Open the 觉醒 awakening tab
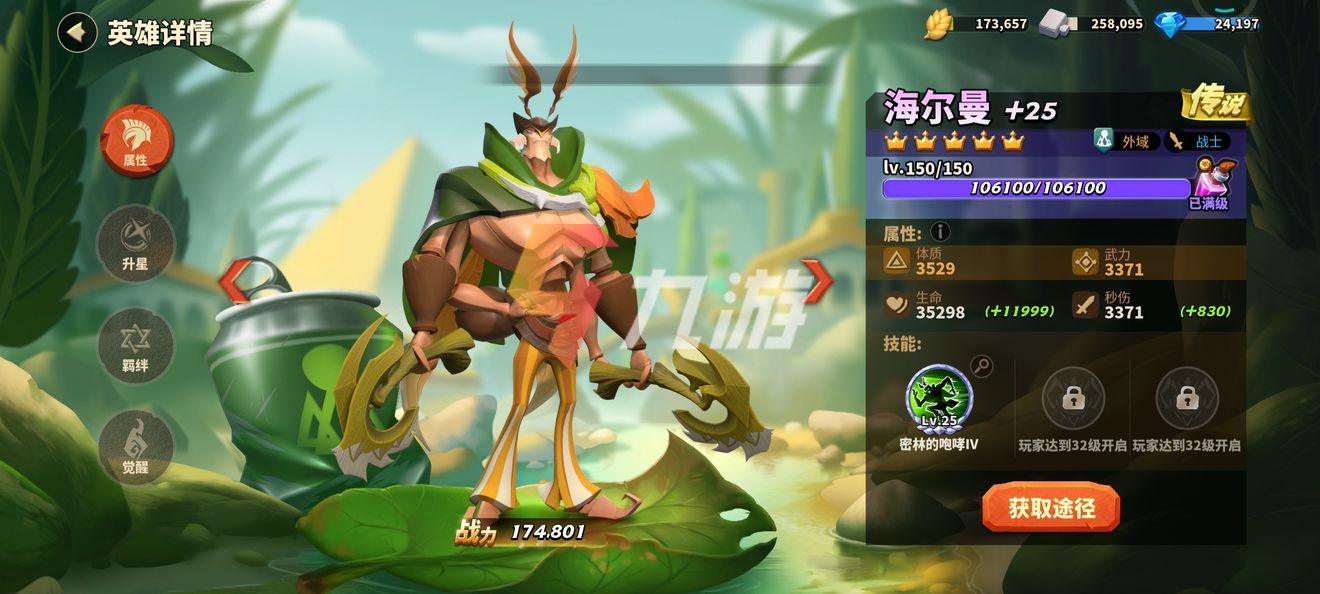 pos(136,447)
